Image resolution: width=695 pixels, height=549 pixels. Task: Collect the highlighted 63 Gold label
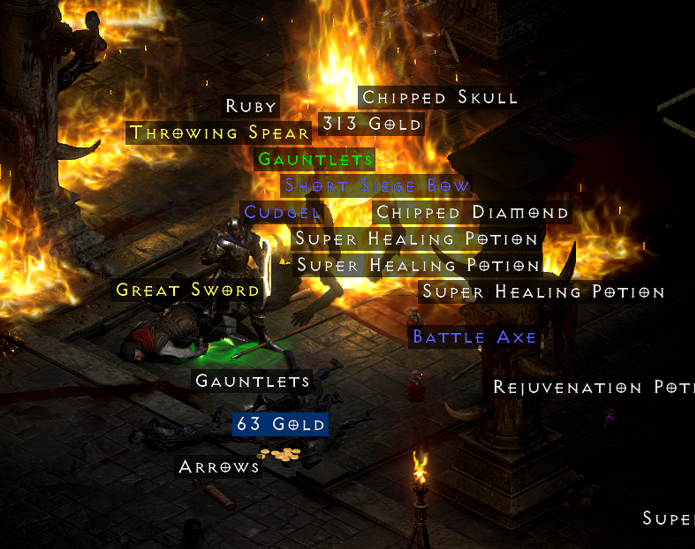pos(281,424)
